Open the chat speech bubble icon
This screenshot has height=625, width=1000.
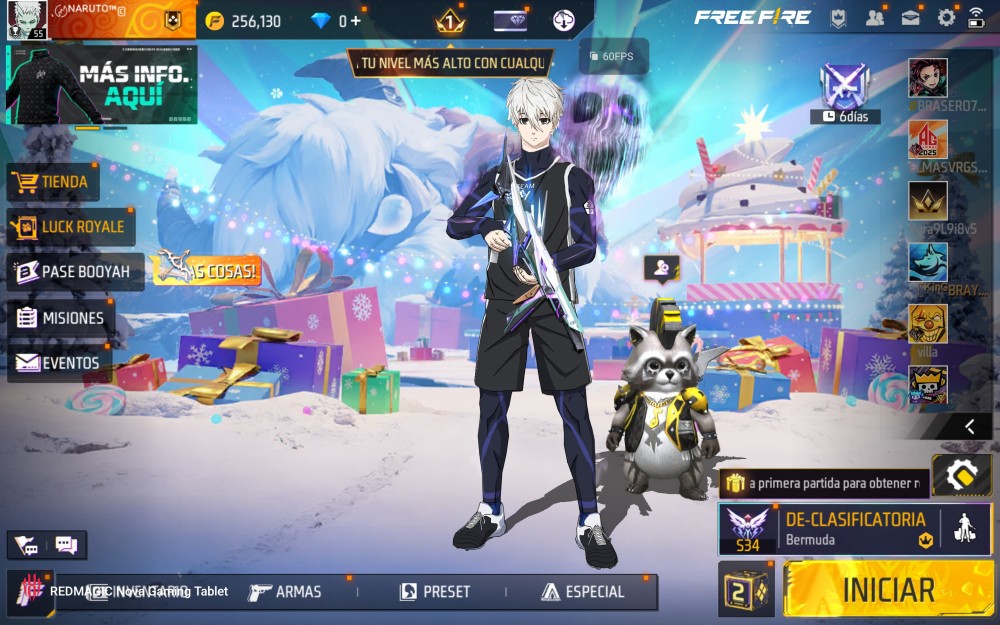tap(66, 545)
